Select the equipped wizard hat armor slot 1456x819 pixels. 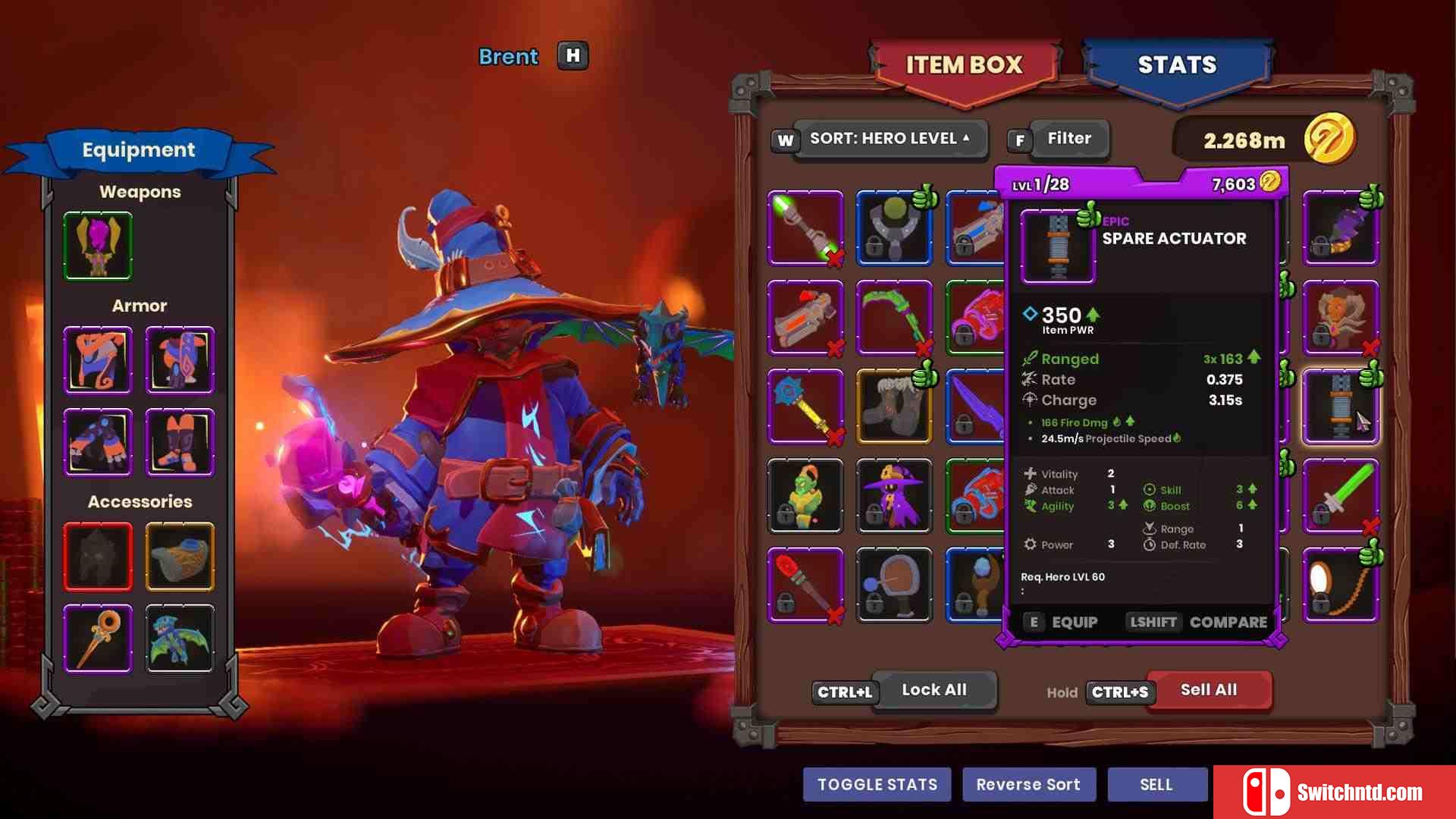(98, 360)
